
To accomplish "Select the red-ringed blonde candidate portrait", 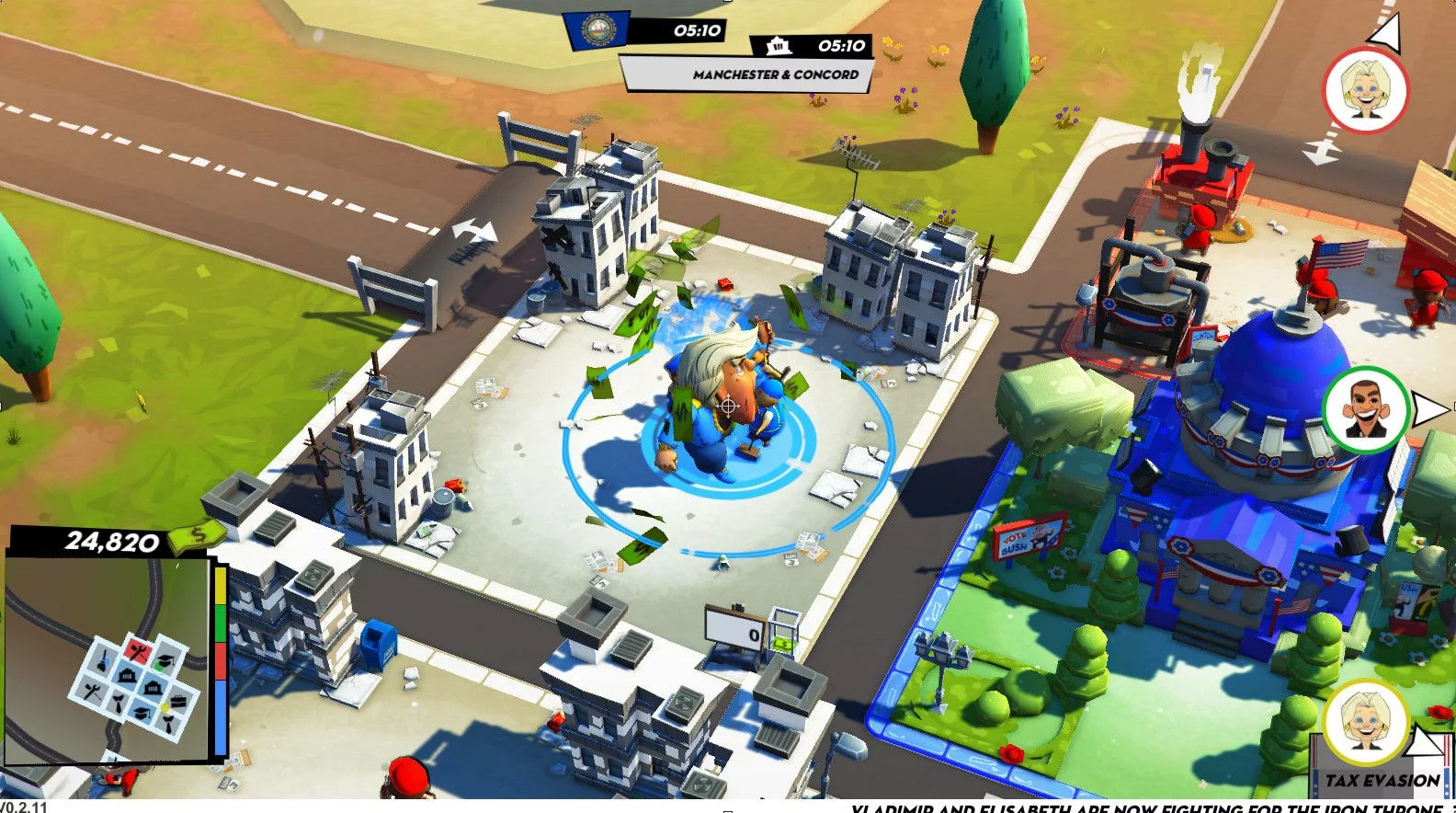I will pyautogui.click(x=1365, y=89).
